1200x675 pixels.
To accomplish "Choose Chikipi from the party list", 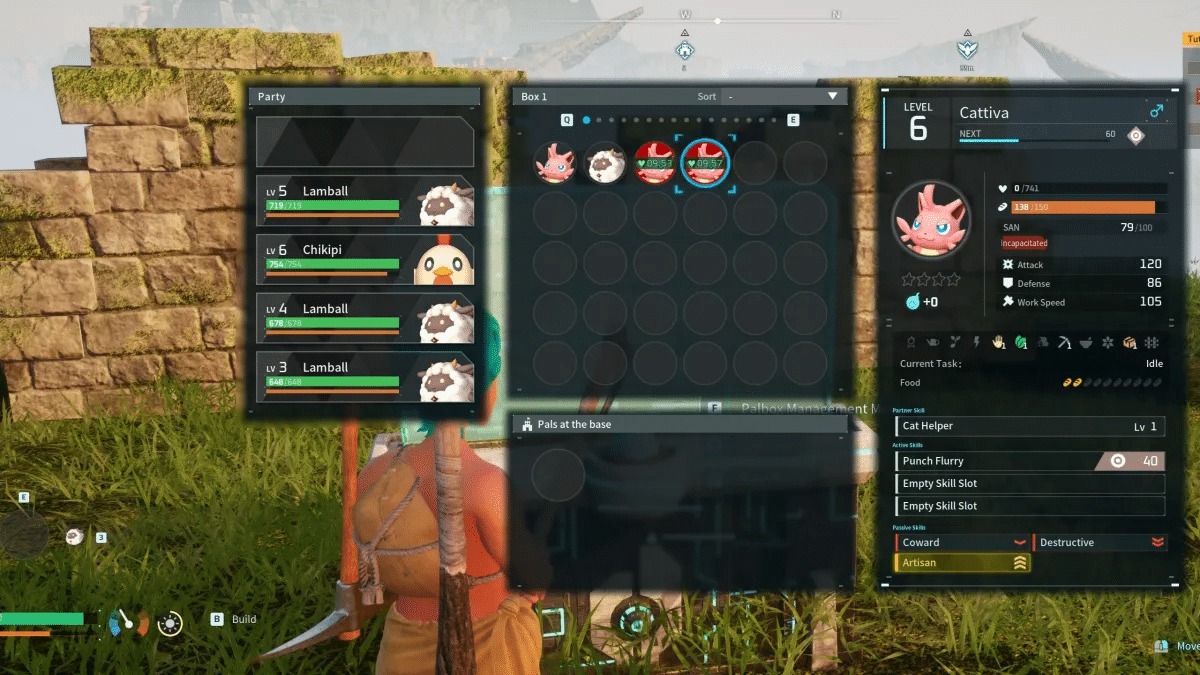I will (365, 259).
